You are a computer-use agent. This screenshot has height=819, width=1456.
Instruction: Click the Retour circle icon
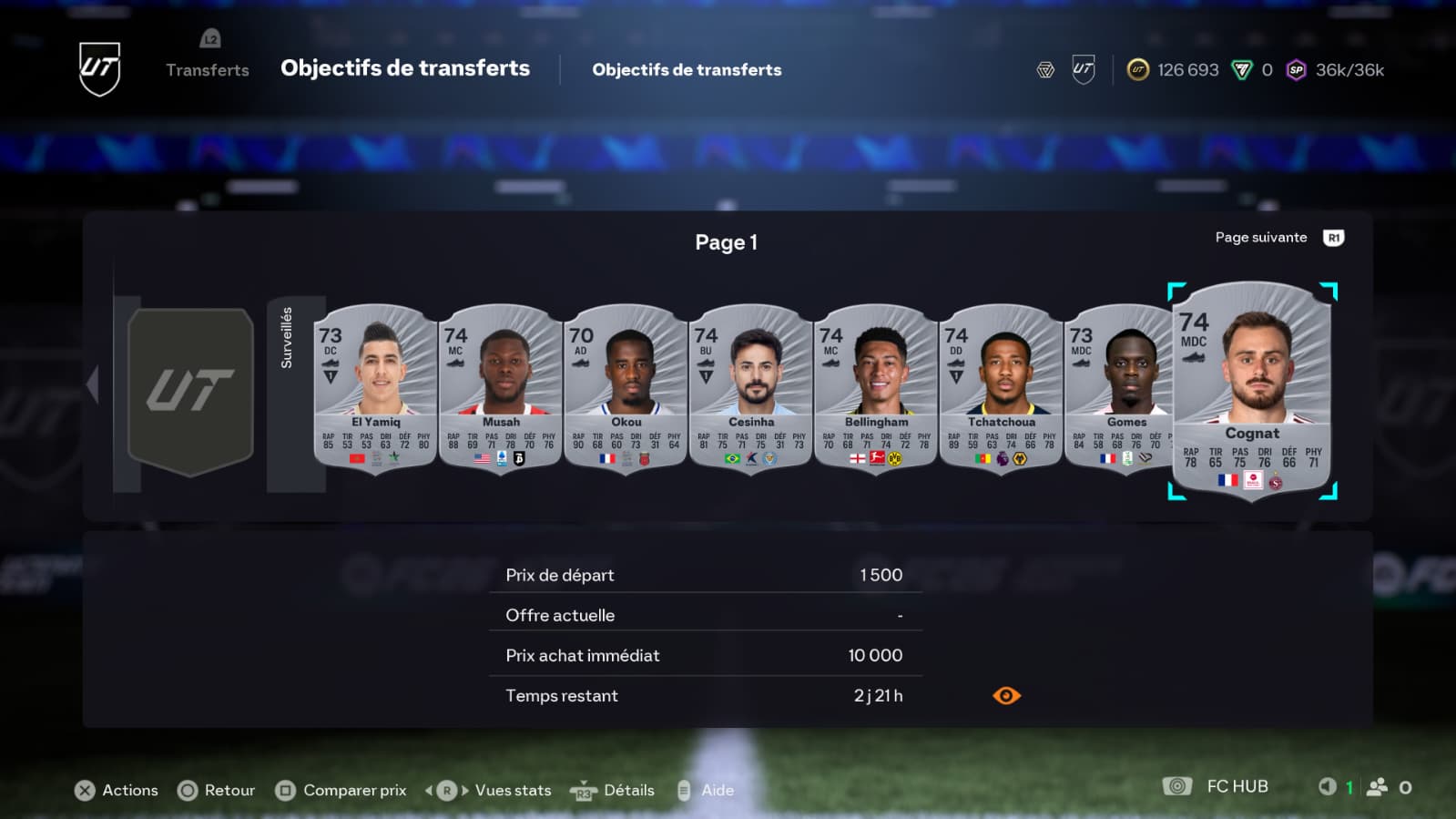(188, 790)
